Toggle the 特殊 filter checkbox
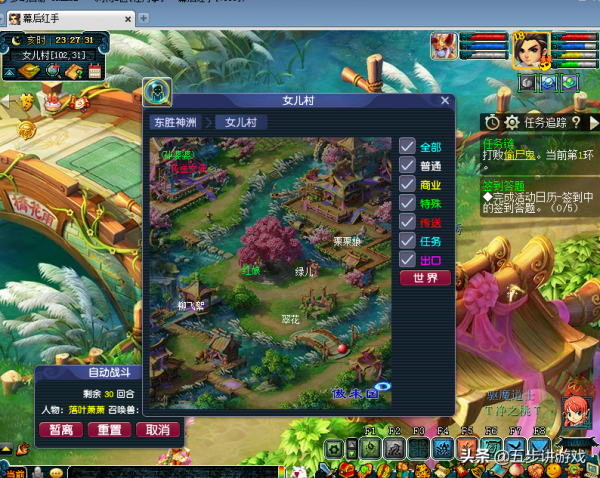Image resolution: width=600 pixels, height=478 pixels. (x=407, y=203)
